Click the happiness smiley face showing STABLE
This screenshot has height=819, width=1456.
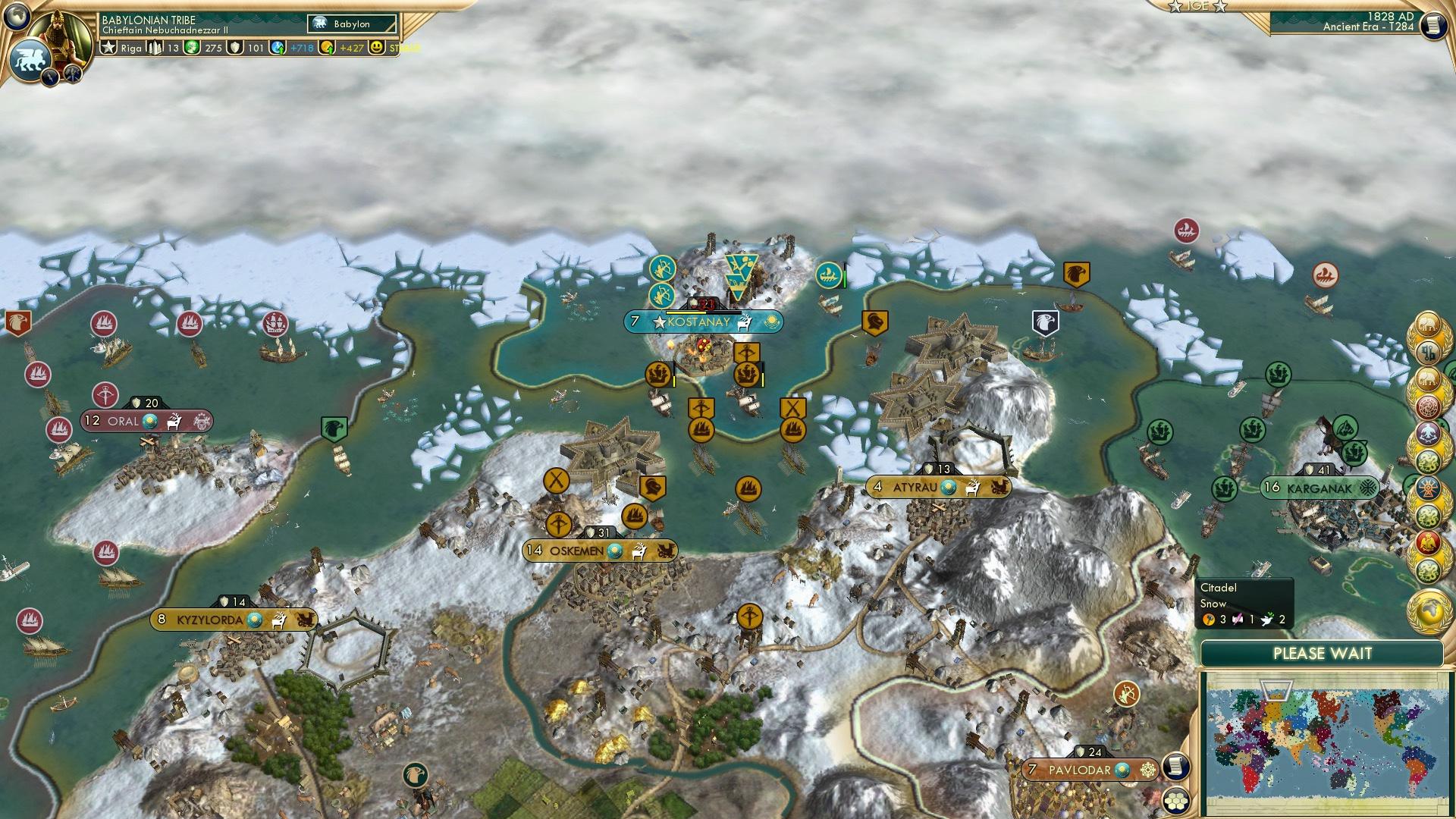[377, 47]
